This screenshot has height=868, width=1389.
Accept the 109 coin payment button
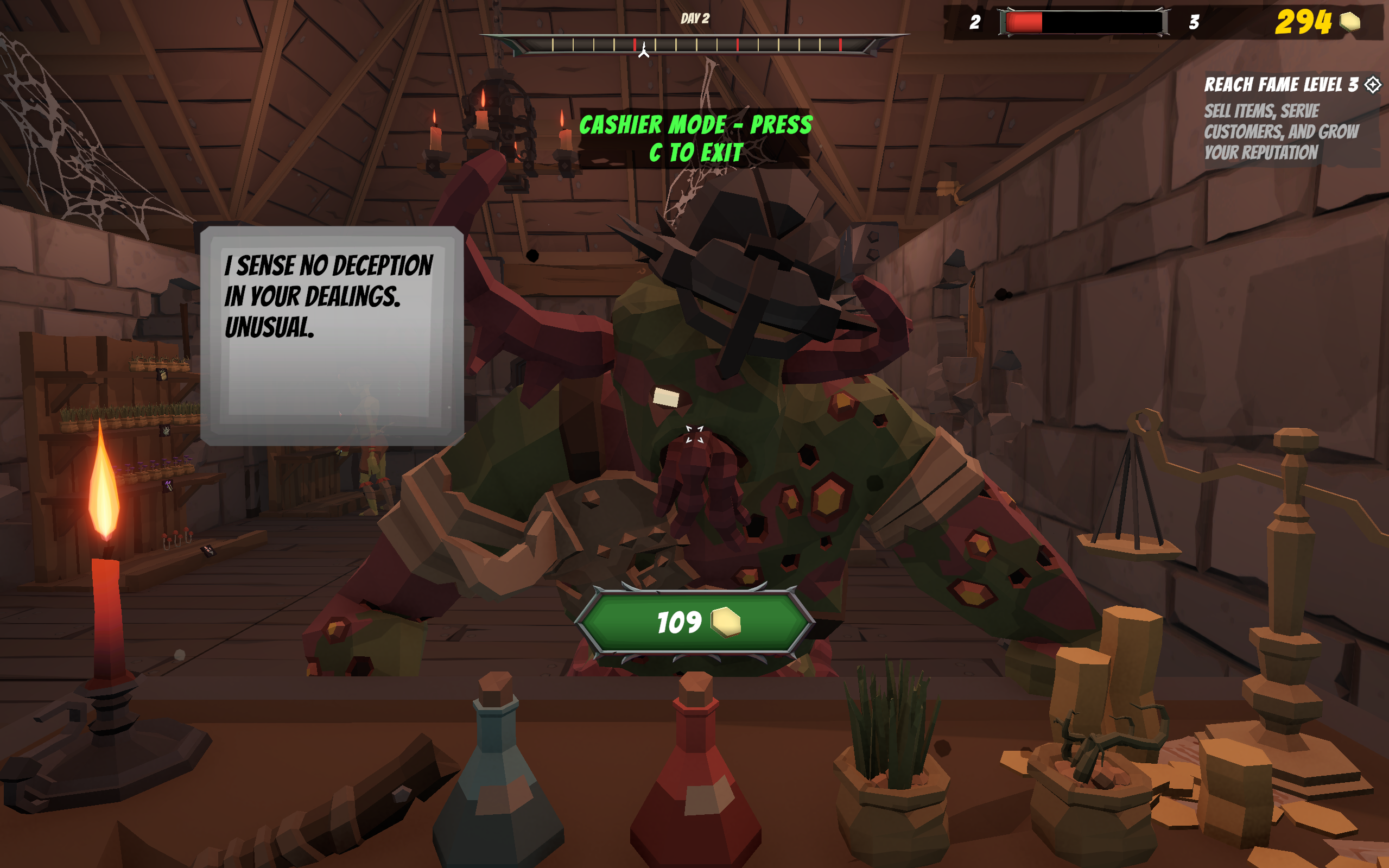695,622
